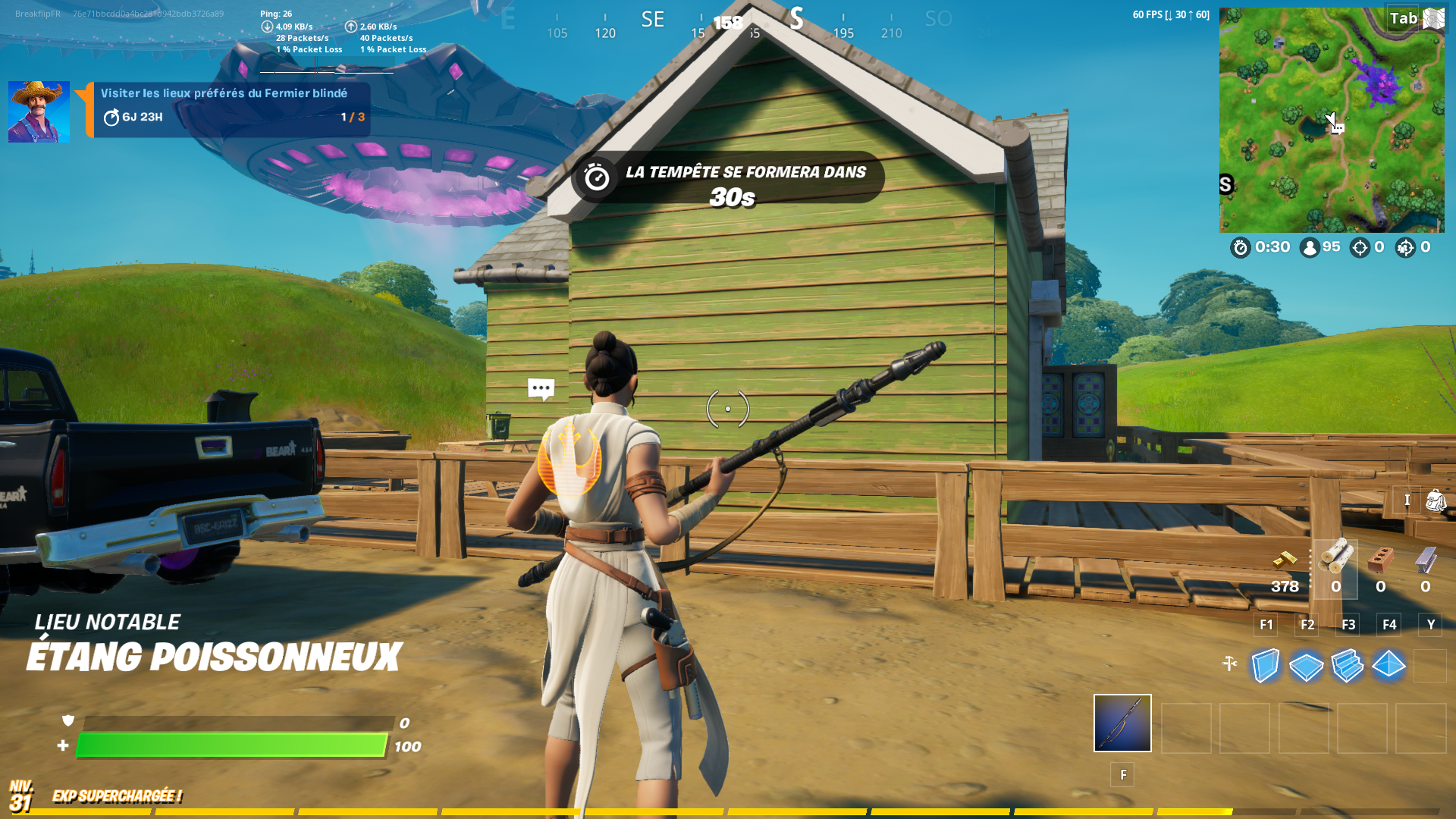The image size is (1456, 819).
Task: Open the full map with the Tab button
Action: pos(1404,17)
